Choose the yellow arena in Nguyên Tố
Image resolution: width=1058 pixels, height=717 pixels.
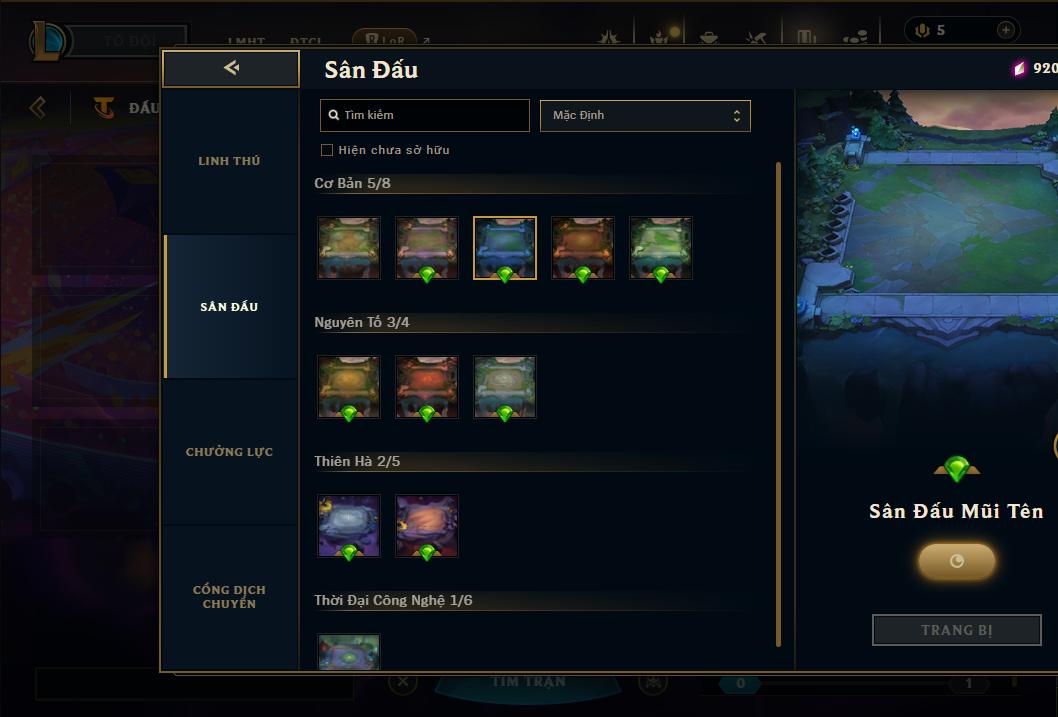click(349, 387)
